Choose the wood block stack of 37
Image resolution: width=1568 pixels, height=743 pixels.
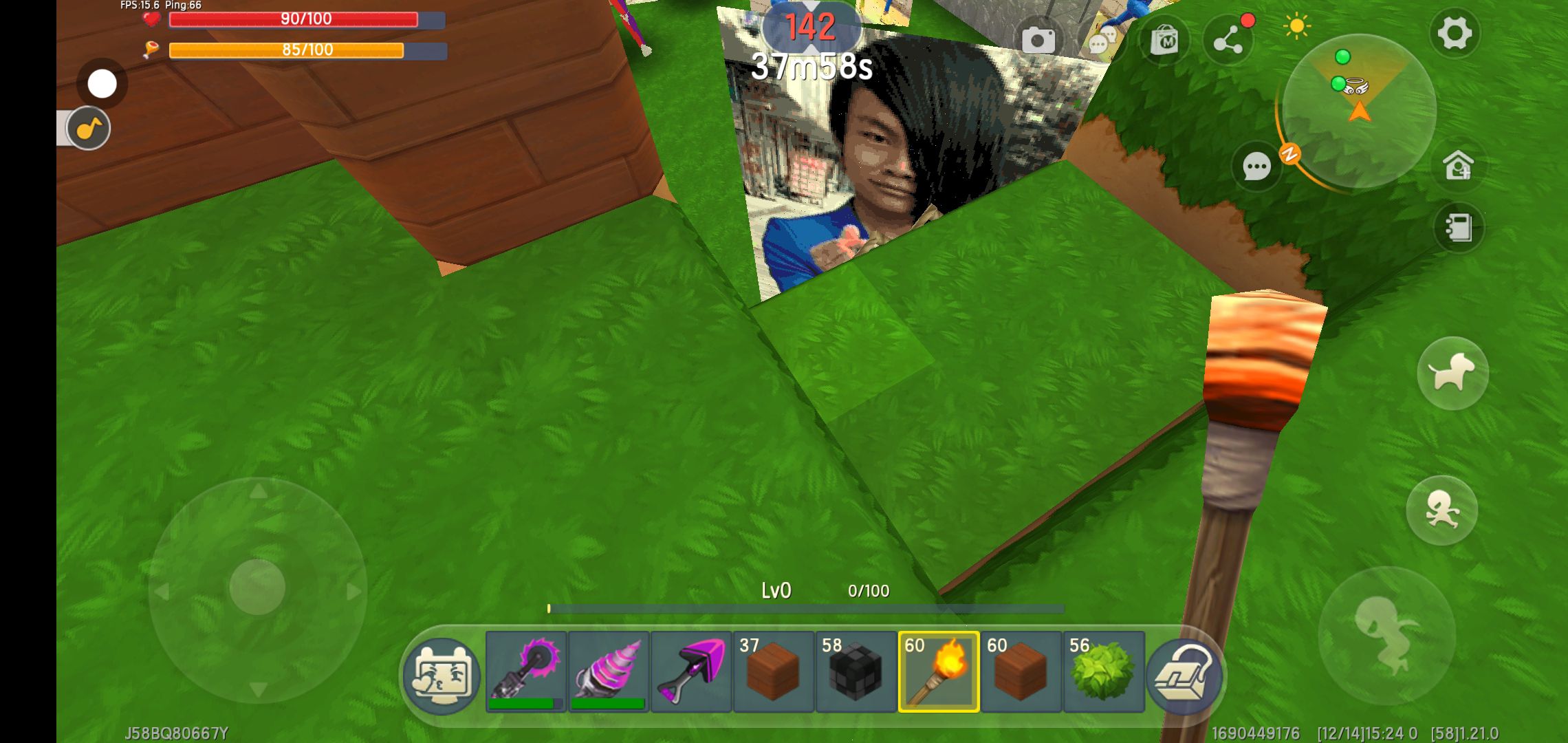coord(774,671)
